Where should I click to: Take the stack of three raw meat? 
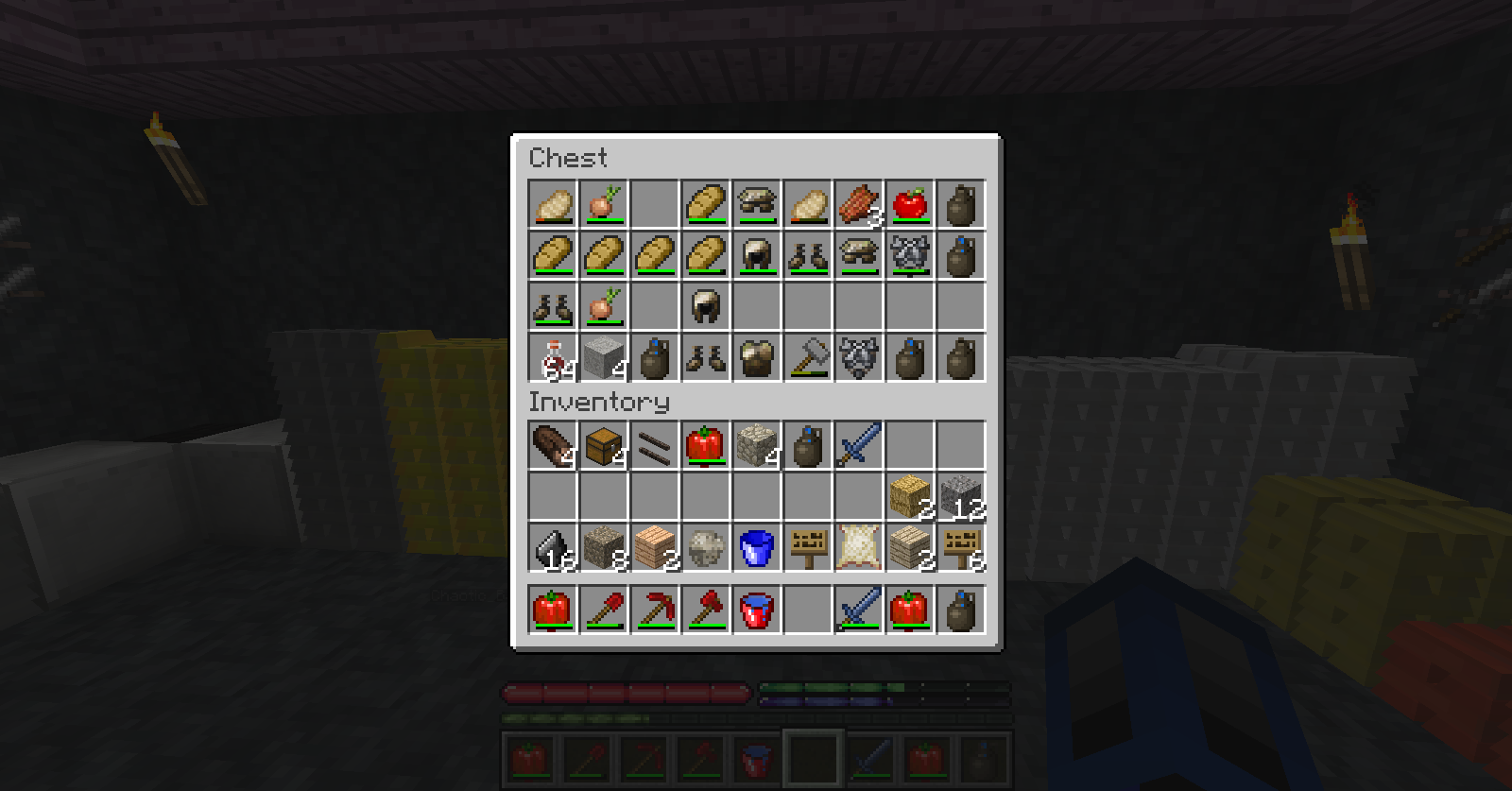pyautogui.click(x=858, y=204)
